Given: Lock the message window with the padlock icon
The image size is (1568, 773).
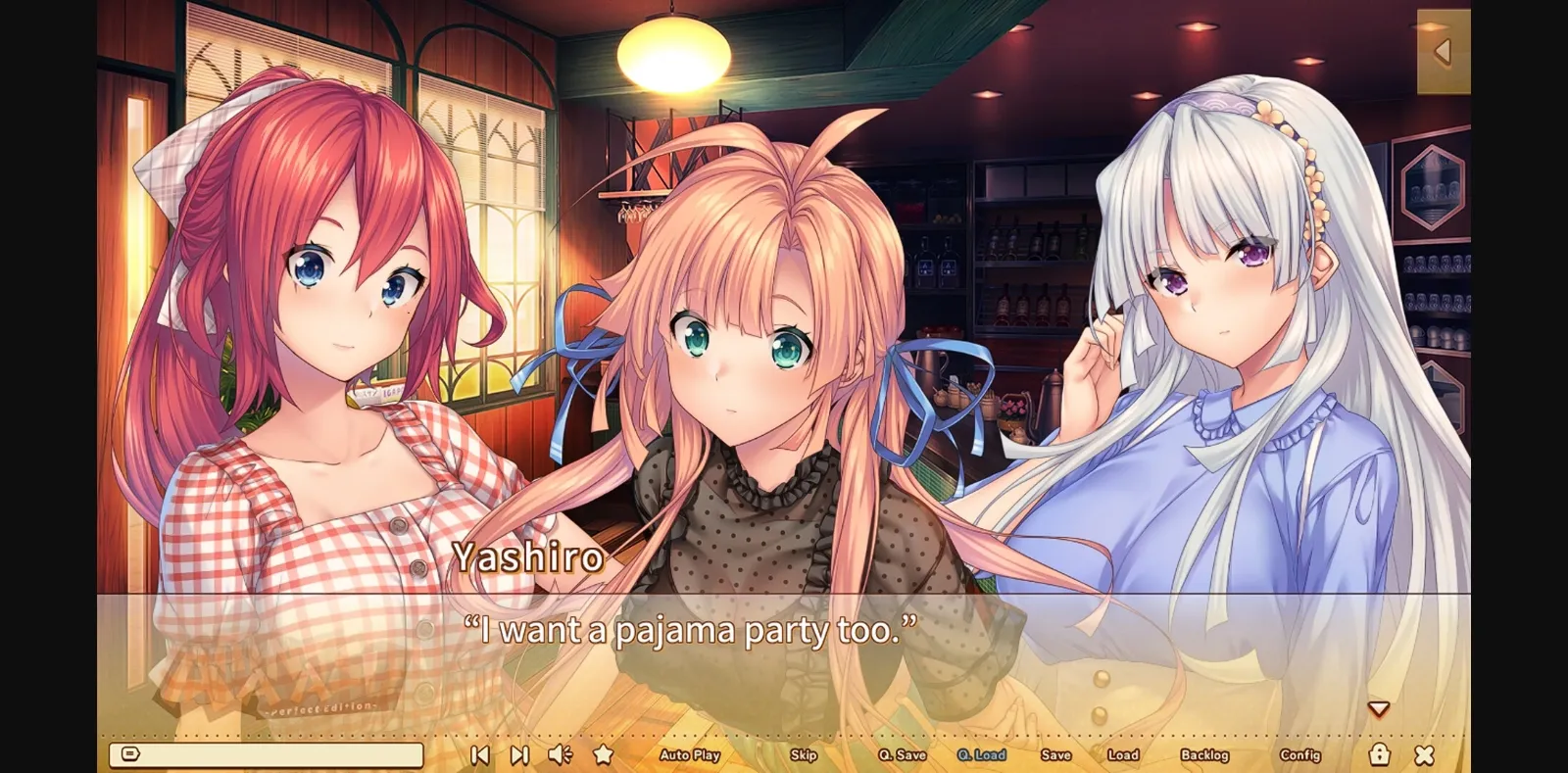Looking at the screenshot, I should click(x=1380, y=754).
